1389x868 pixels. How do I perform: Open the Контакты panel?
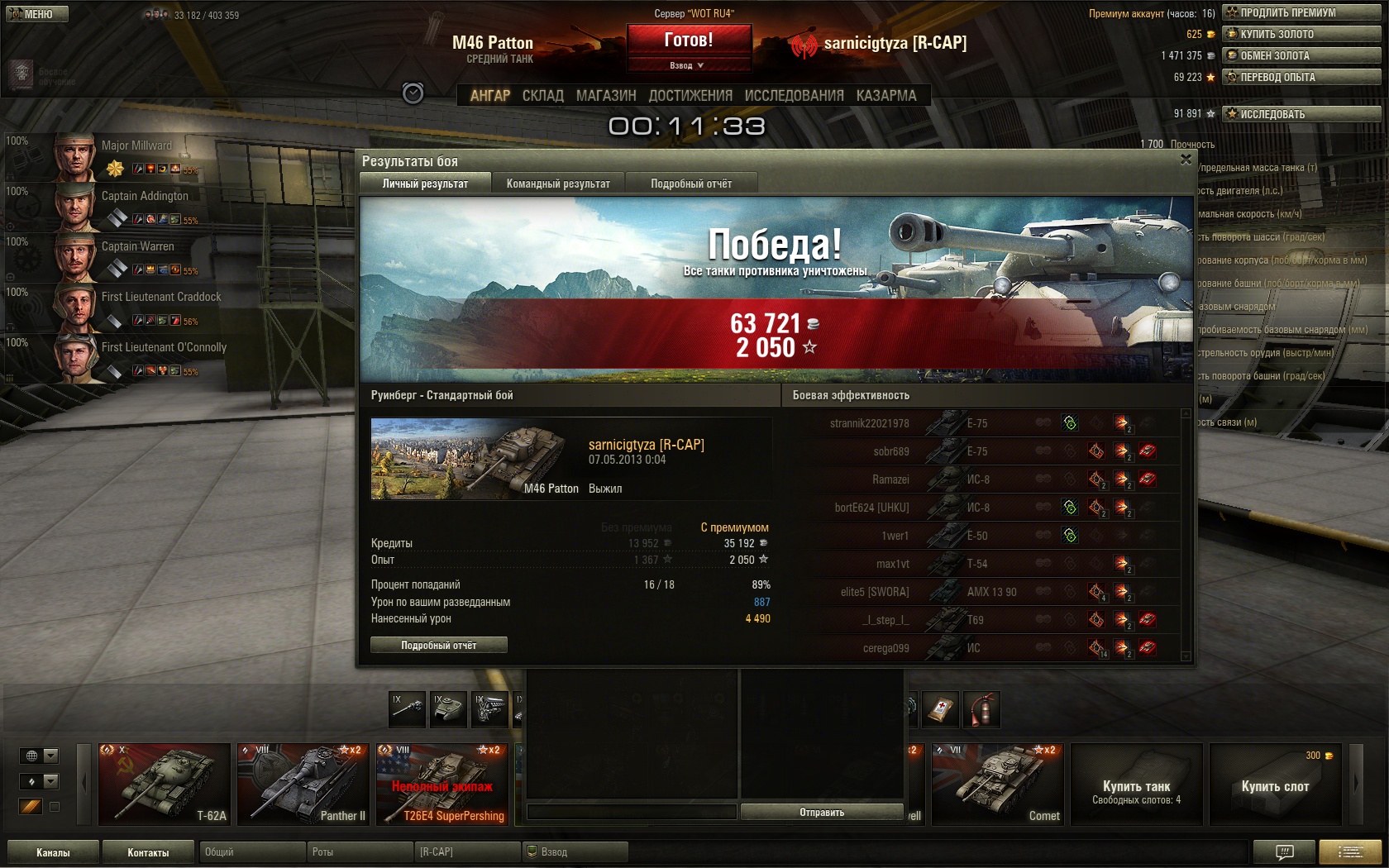point(148,852)
